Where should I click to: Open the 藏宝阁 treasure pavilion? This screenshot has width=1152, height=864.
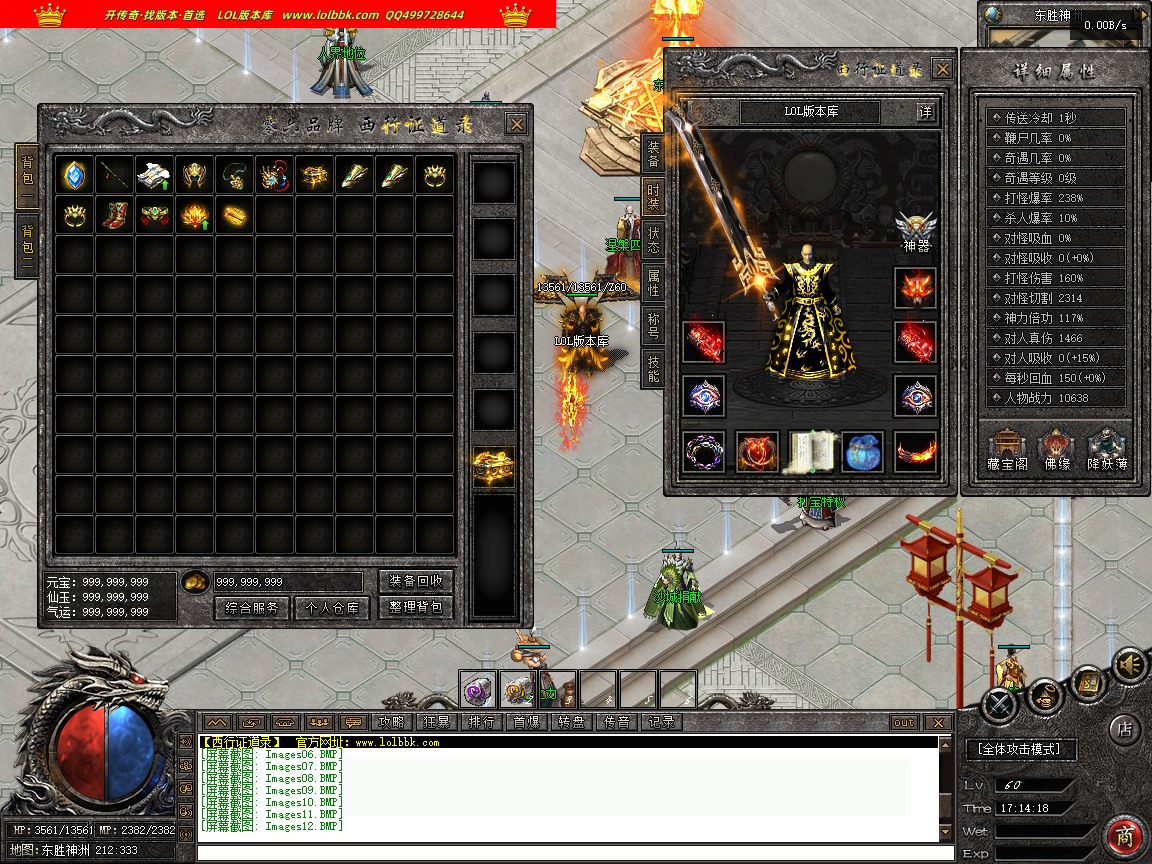1007,450
